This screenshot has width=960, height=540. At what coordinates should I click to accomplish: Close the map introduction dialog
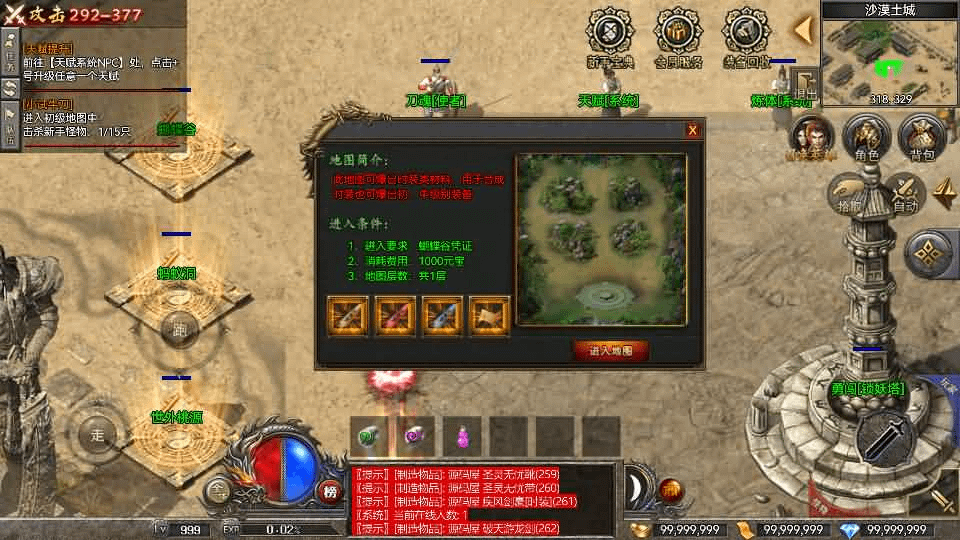[692, 130]
